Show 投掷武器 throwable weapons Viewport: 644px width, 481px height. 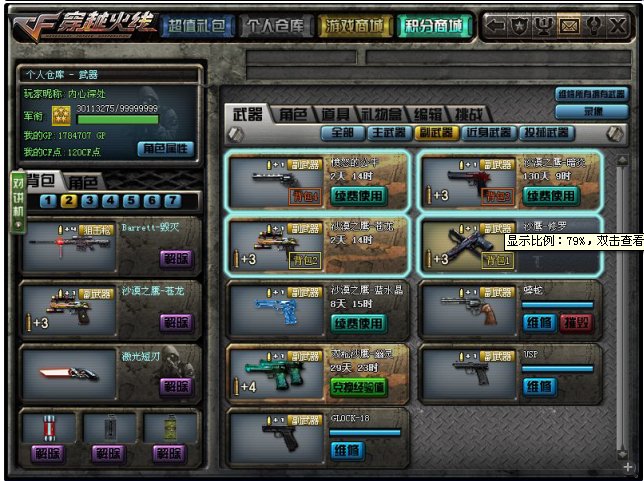[x=544, y=132]
